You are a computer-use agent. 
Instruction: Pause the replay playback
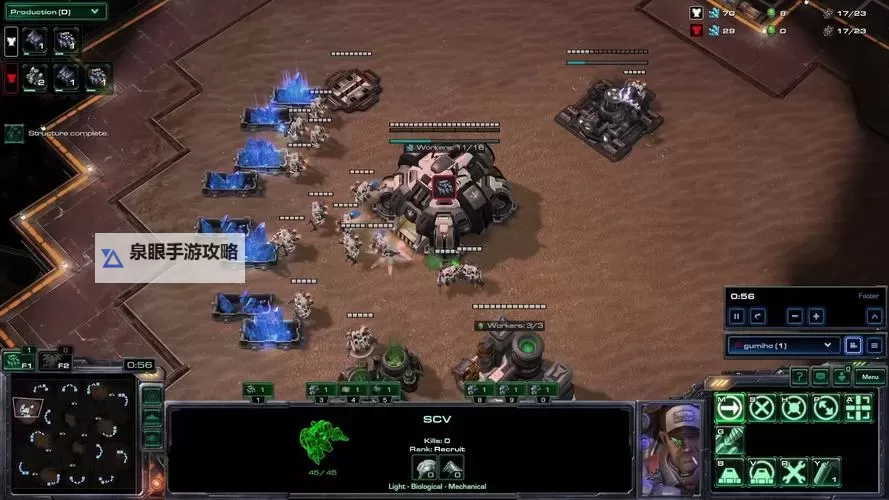click(x=737, y=316)
